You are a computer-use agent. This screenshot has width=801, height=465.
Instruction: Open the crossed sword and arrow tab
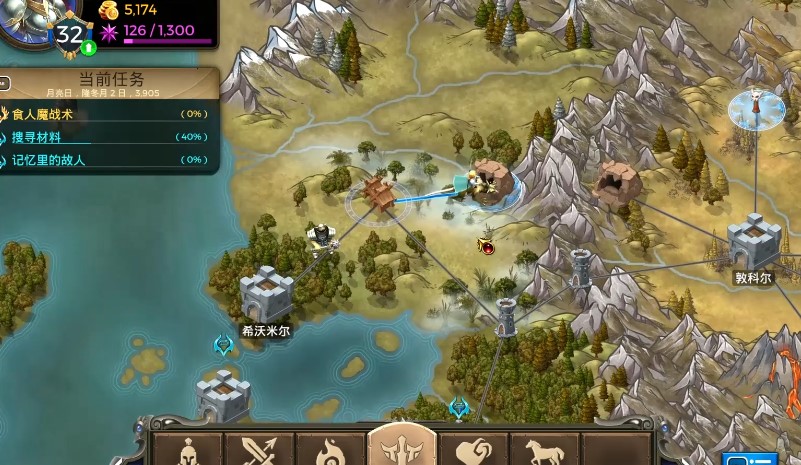(259, 450)
